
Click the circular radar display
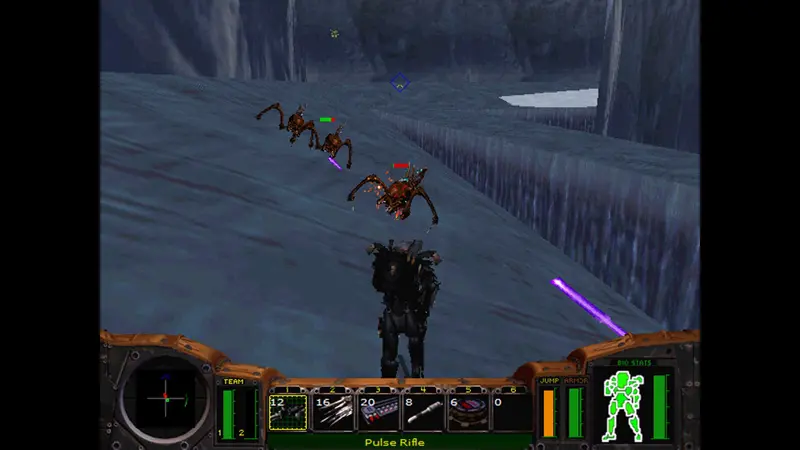point(164,396)
